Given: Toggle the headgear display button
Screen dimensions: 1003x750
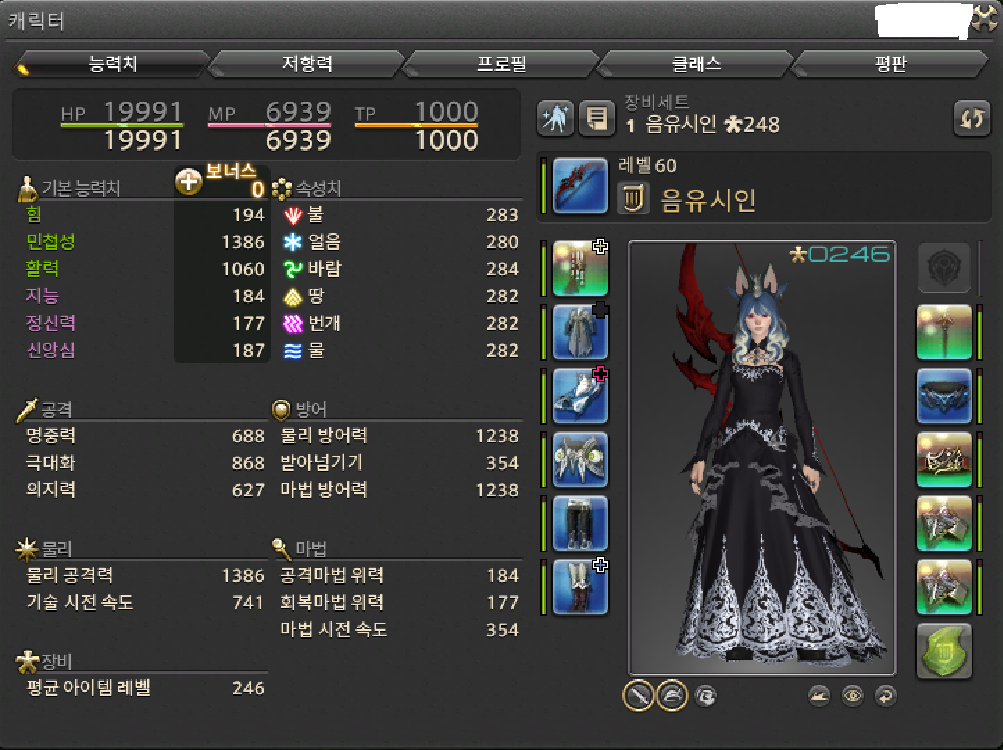Looking at the screenshot, I should click(x=671, y=695).
